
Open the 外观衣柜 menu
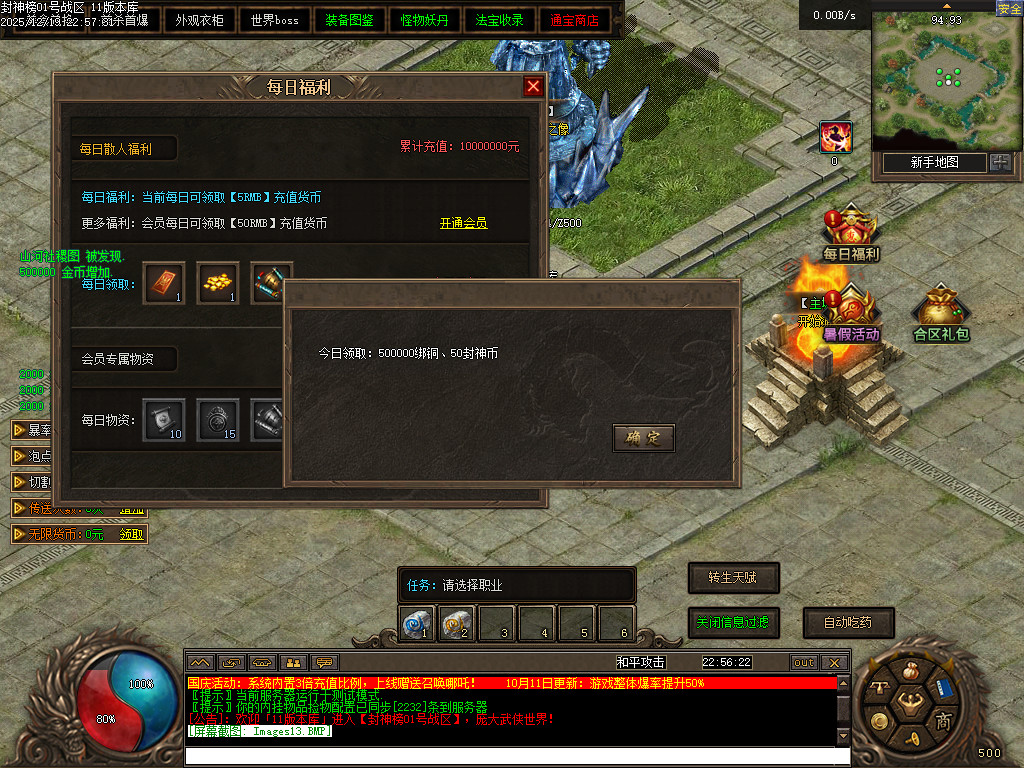pyautogui.click(x=199, y=20)
